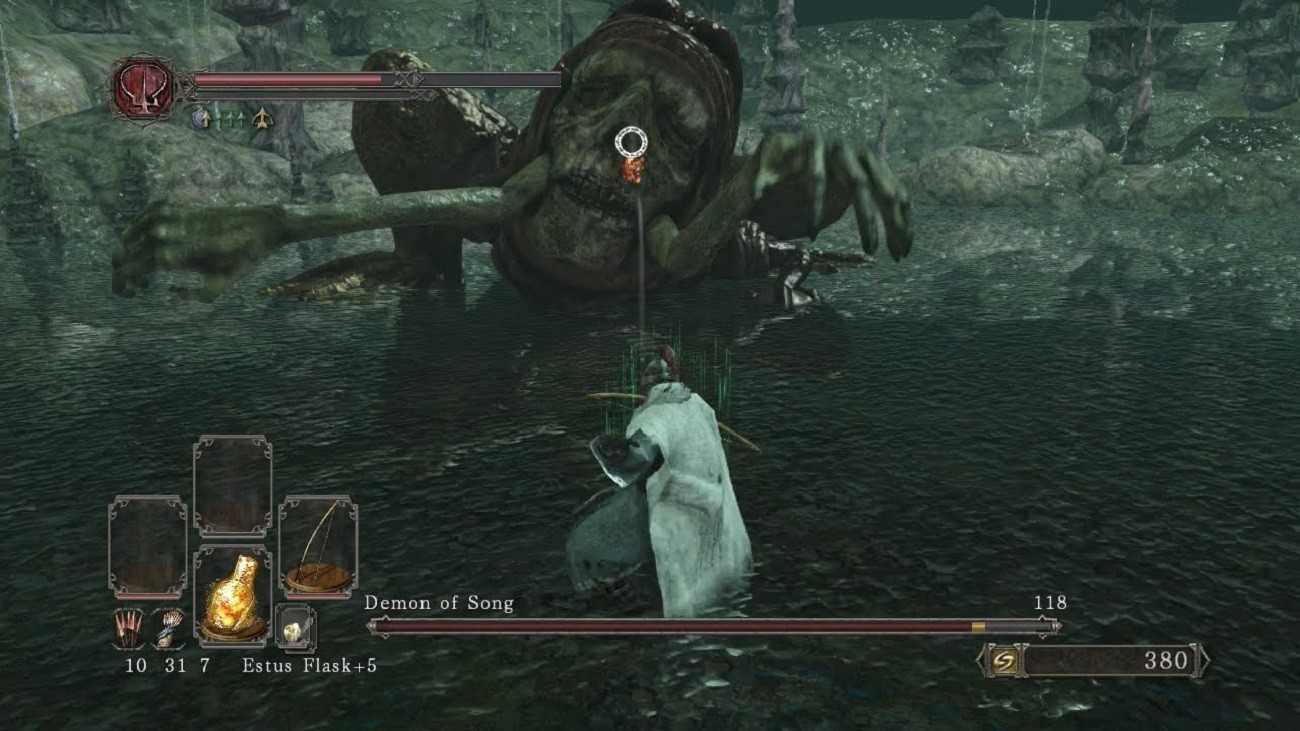The height and width of the screenshot is (731, 1300).
Task: Select the Estus Flask+5 item slot
Action: [x=232, y=594]
